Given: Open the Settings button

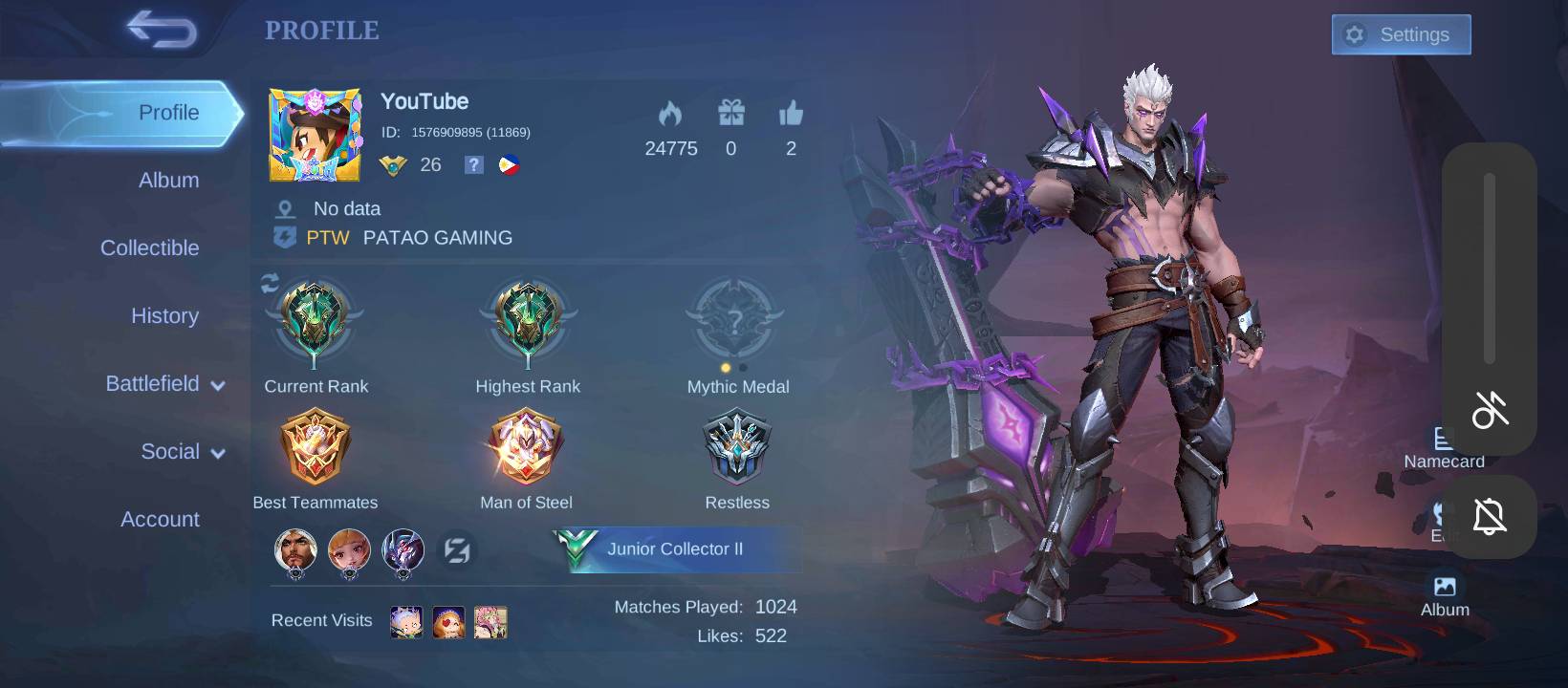Looking at the screenshot, I should pos(1401,34).
